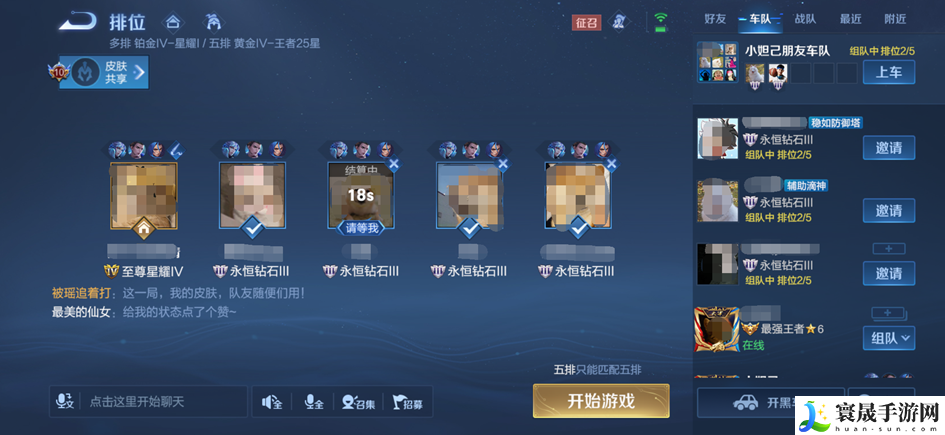
Task: Toggle the speaker 全 voice button
Action: click(272, 402)
